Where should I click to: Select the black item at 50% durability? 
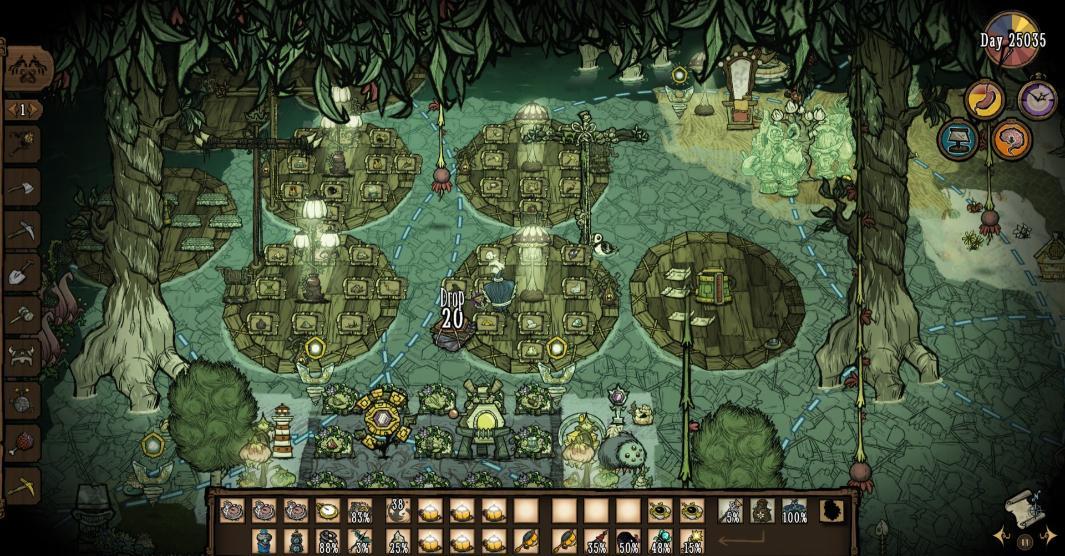click(x=628, y=543)
